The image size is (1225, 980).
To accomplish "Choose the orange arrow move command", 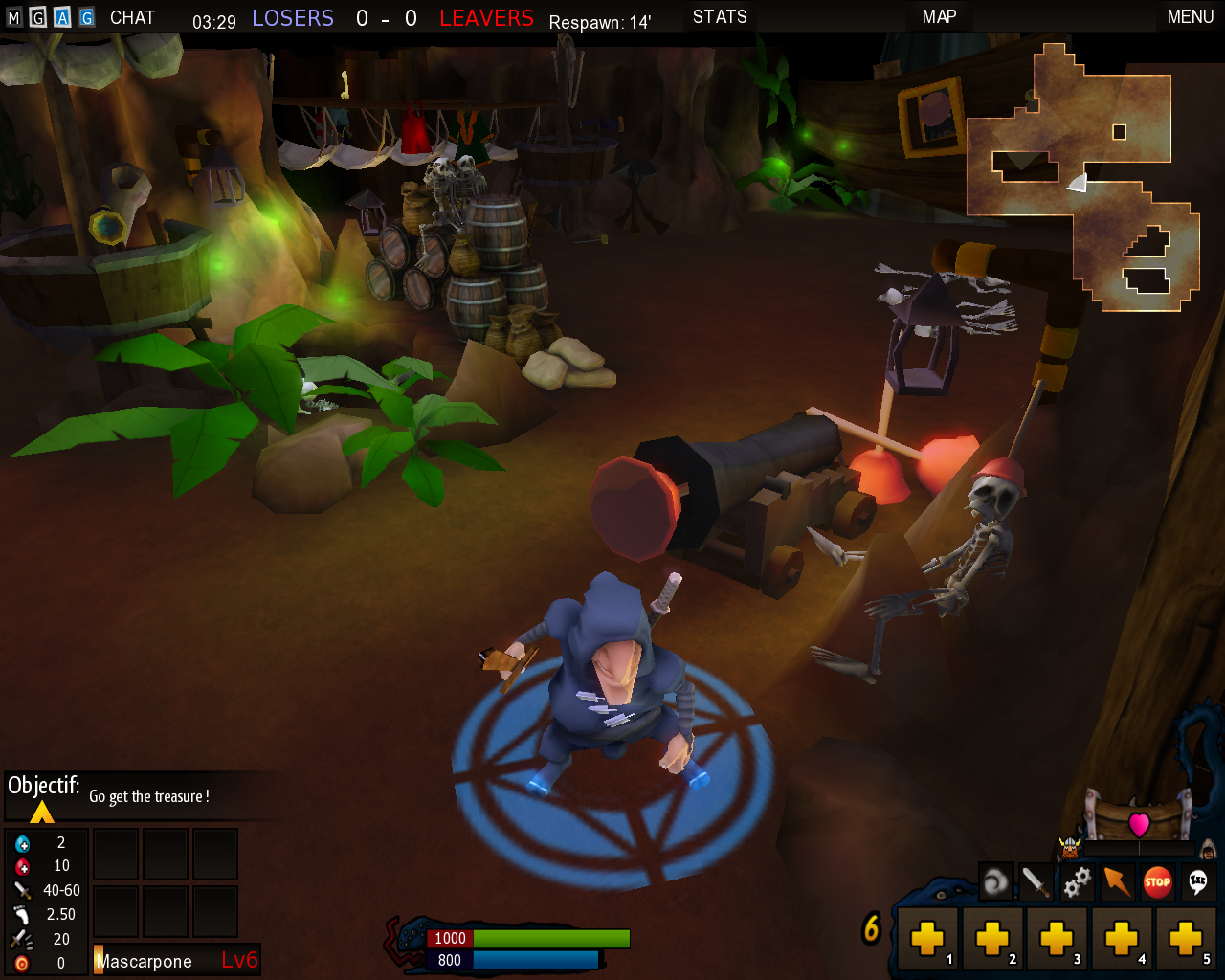I will coord(1117,881).
